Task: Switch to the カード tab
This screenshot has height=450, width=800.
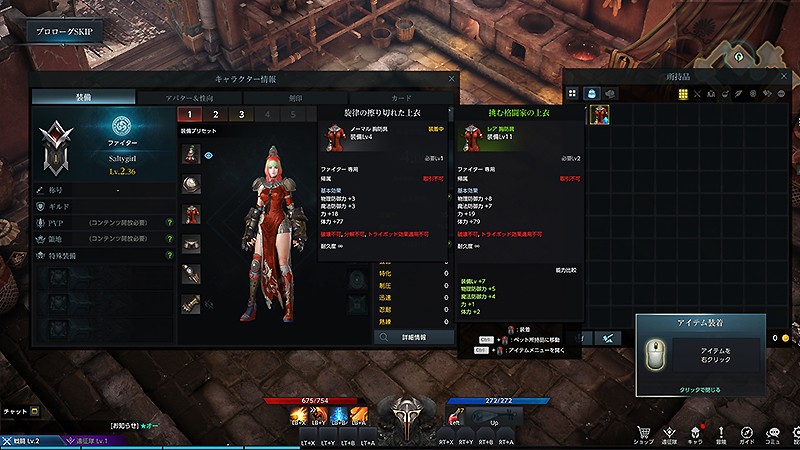Action: point(400,98)
